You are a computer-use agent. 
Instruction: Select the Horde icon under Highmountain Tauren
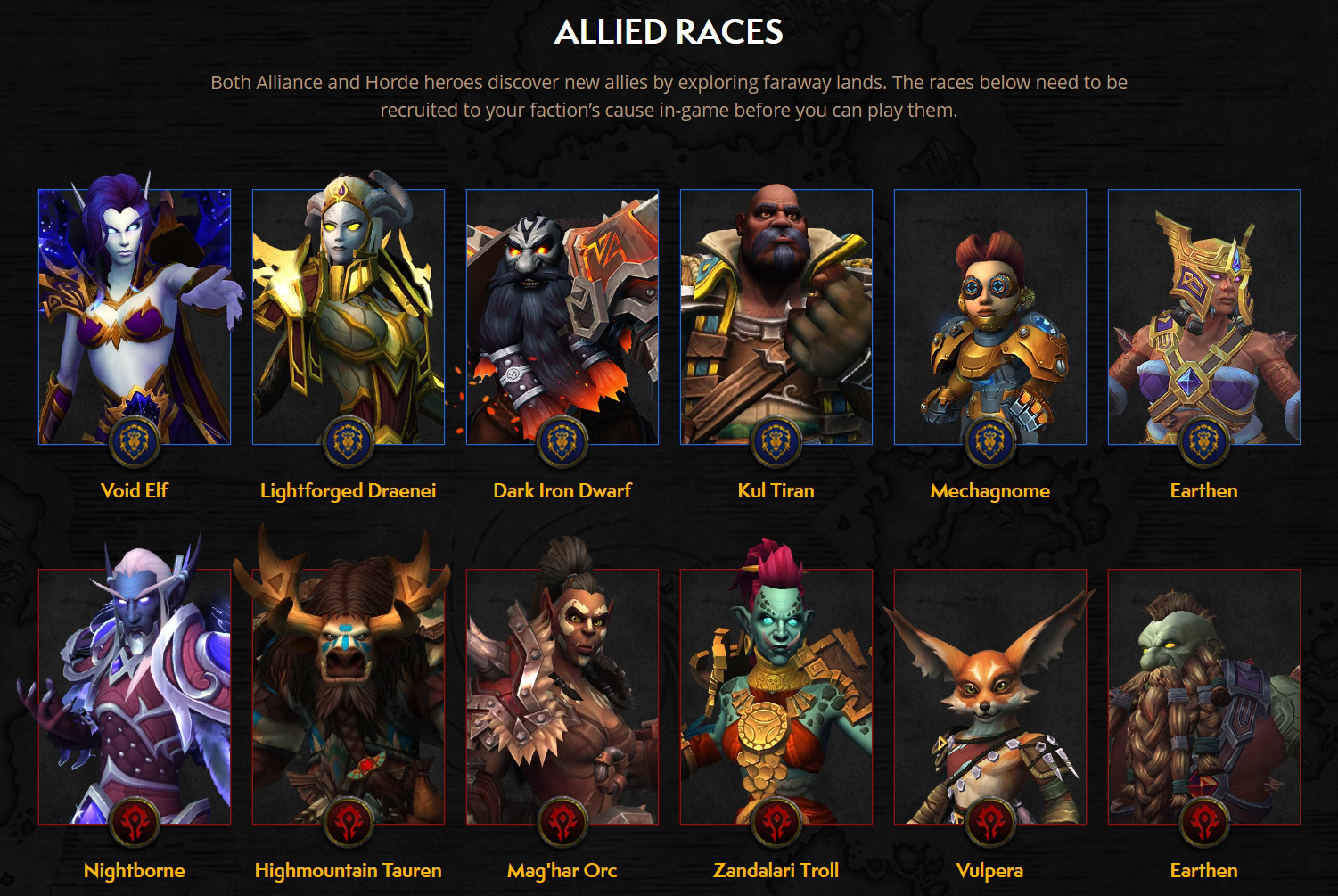[x=349, y=823]
